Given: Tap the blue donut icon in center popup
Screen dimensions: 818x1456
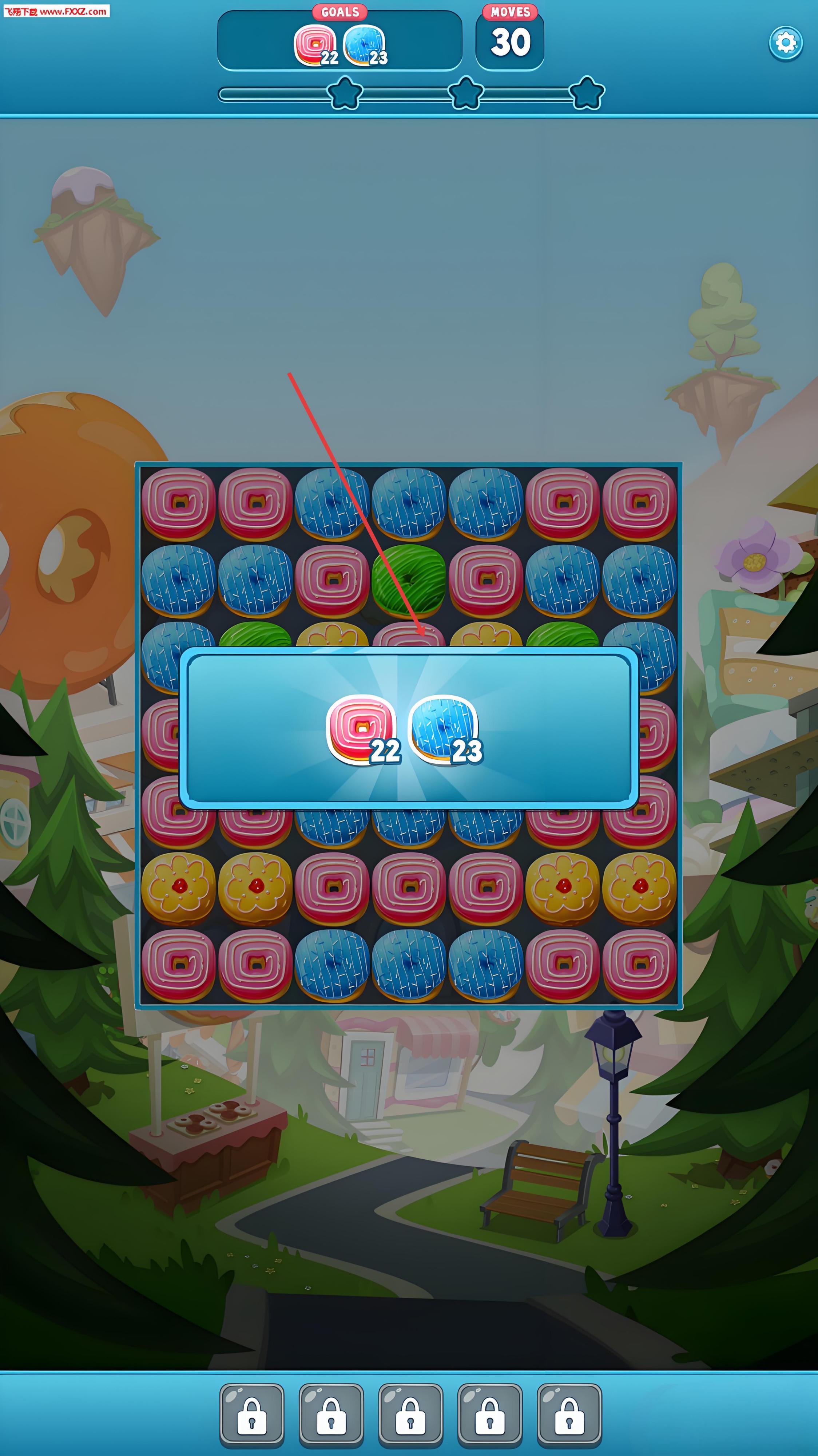Looking at the screenshot, I should 443,727.
